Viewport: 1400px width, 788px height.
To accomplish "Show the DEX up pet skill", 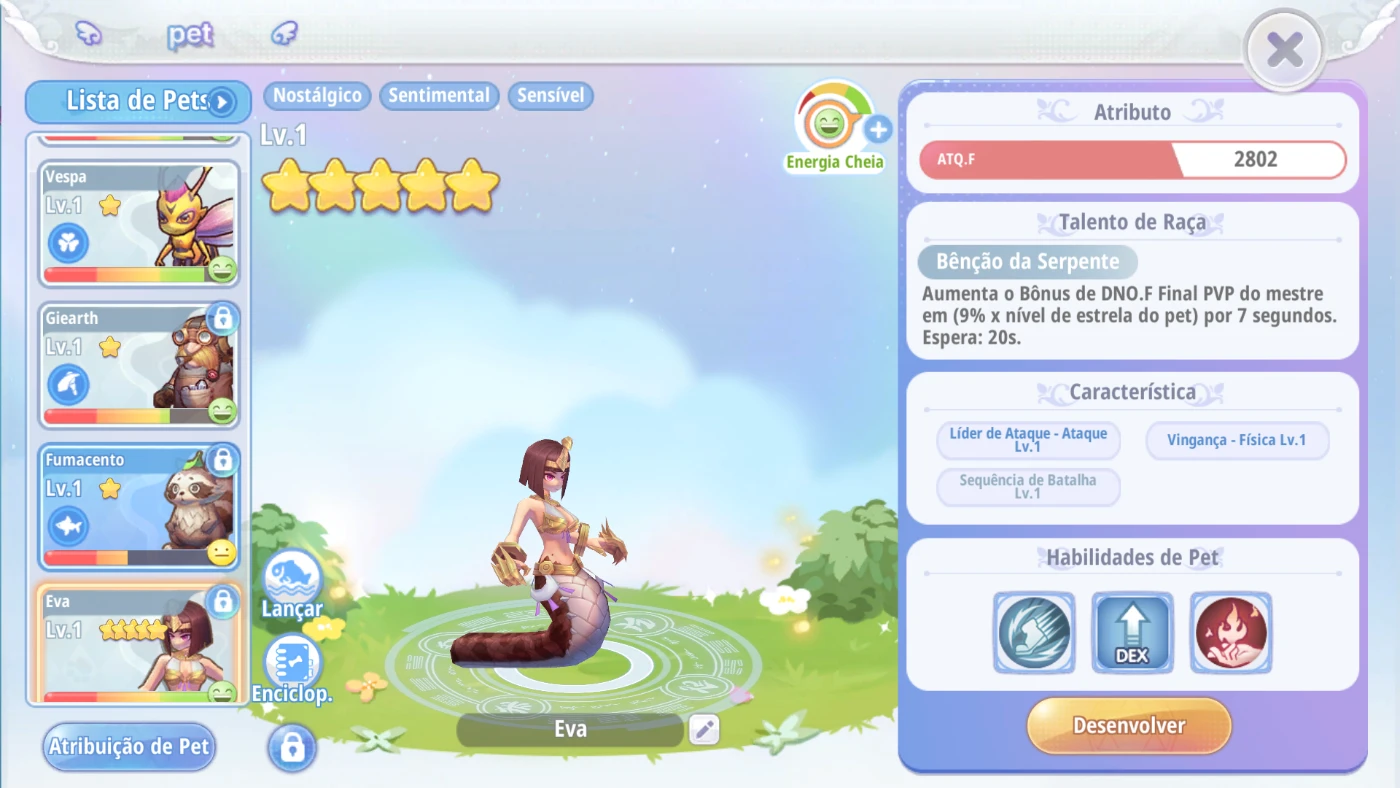I will [1132, 632].
